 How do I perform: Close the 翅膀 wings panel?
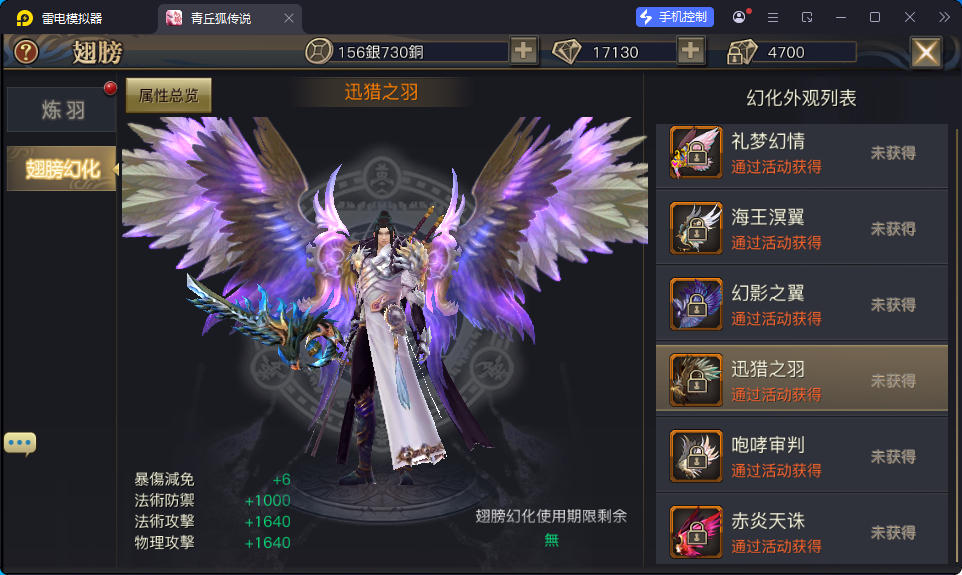click(926, 52)
